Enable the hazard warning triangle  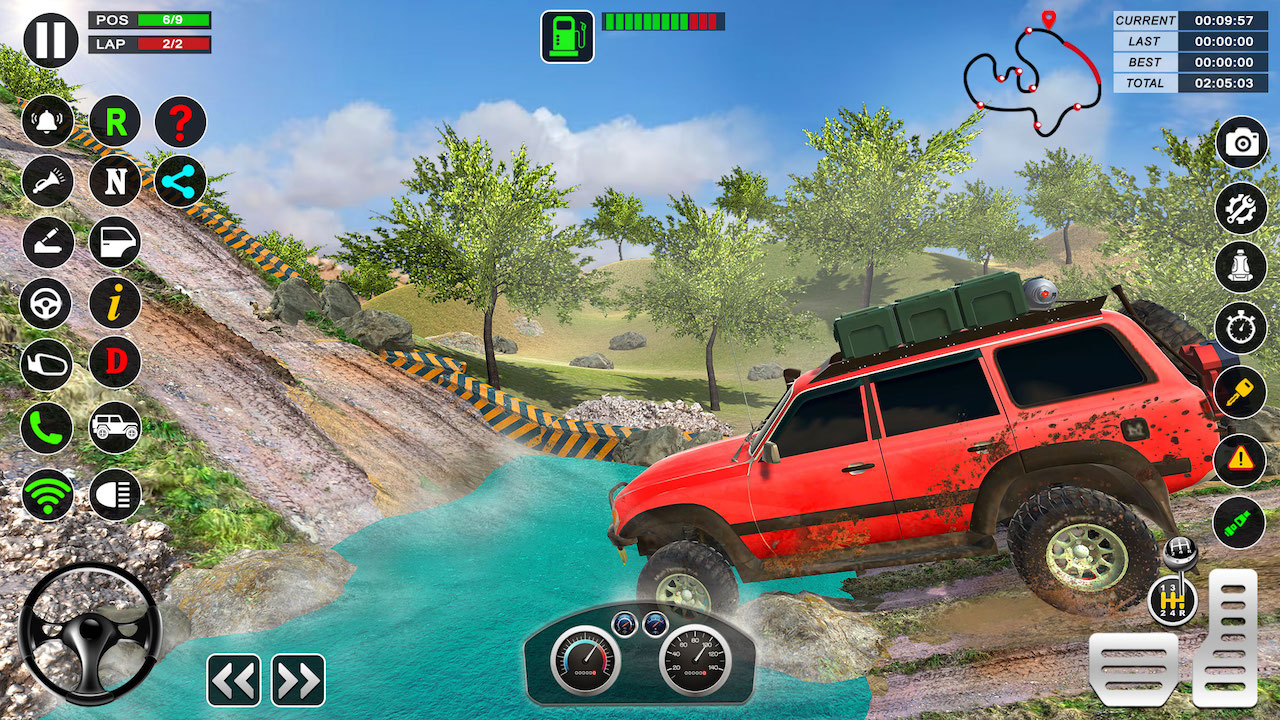point(1240,457)
